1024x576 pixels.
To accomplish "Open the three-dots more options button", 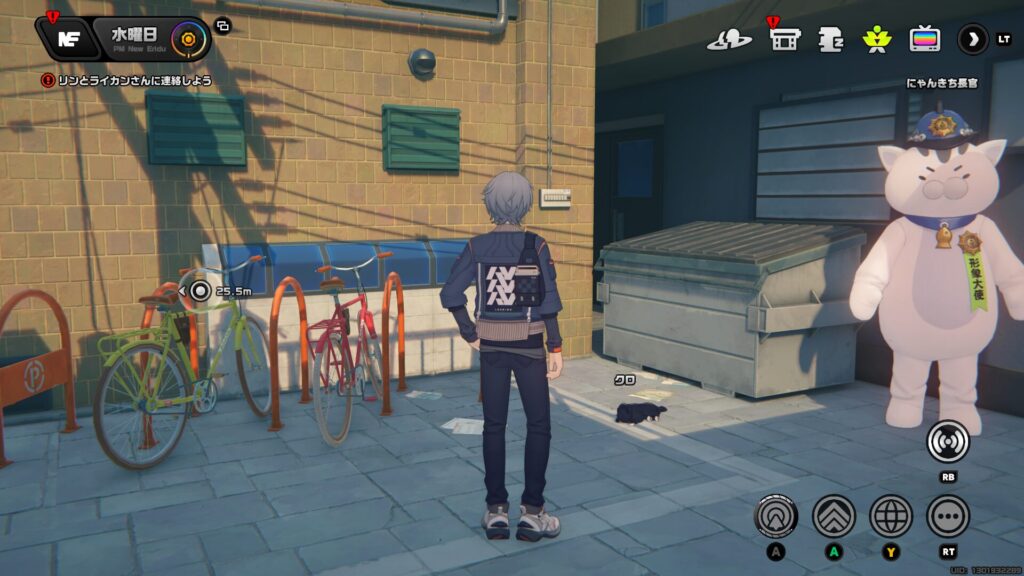I will point(948,516).
